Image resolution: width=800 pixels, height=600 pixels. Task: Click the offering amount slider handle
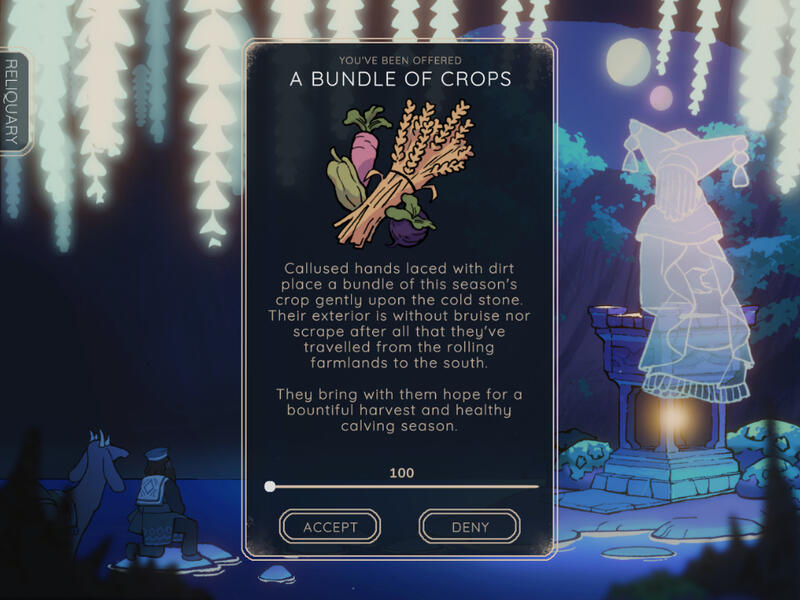click(x=270, y=487)
